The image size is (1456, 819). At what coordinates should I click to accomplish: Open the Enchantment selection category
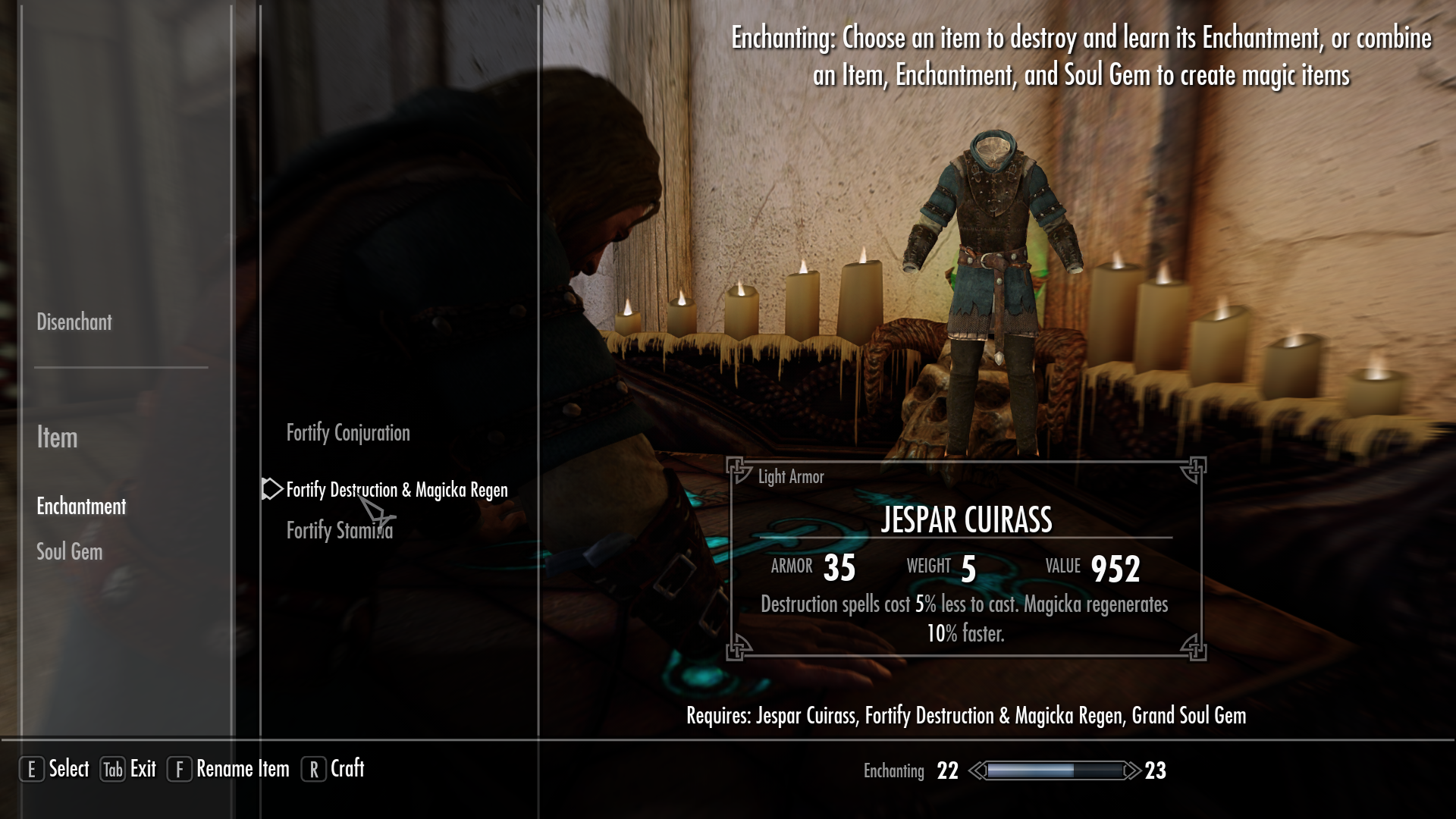tap(80, 507)
